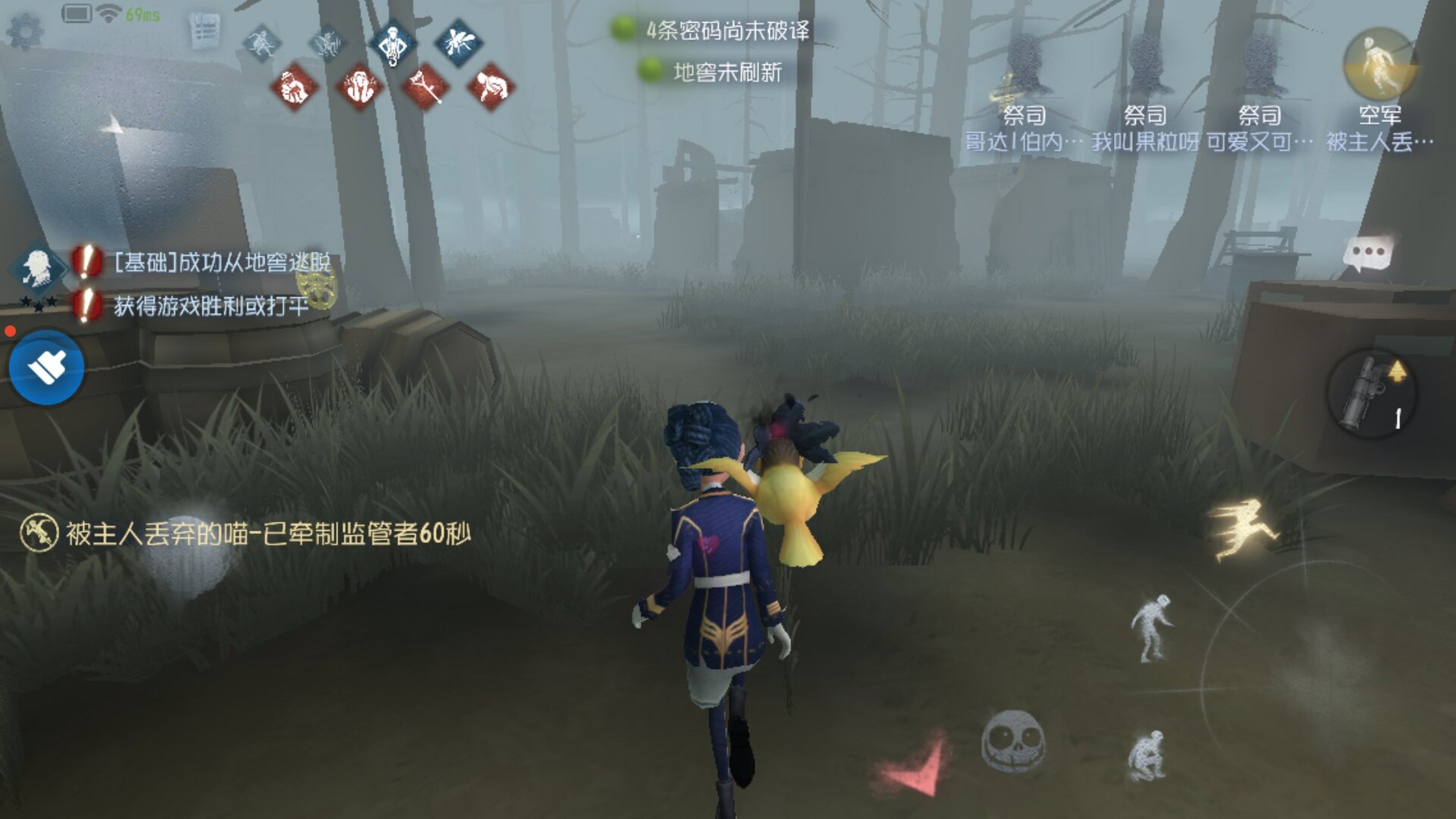The image size is (1456, 819).
Task: Open the chat speech bubble
Action: click(1367, 254)
